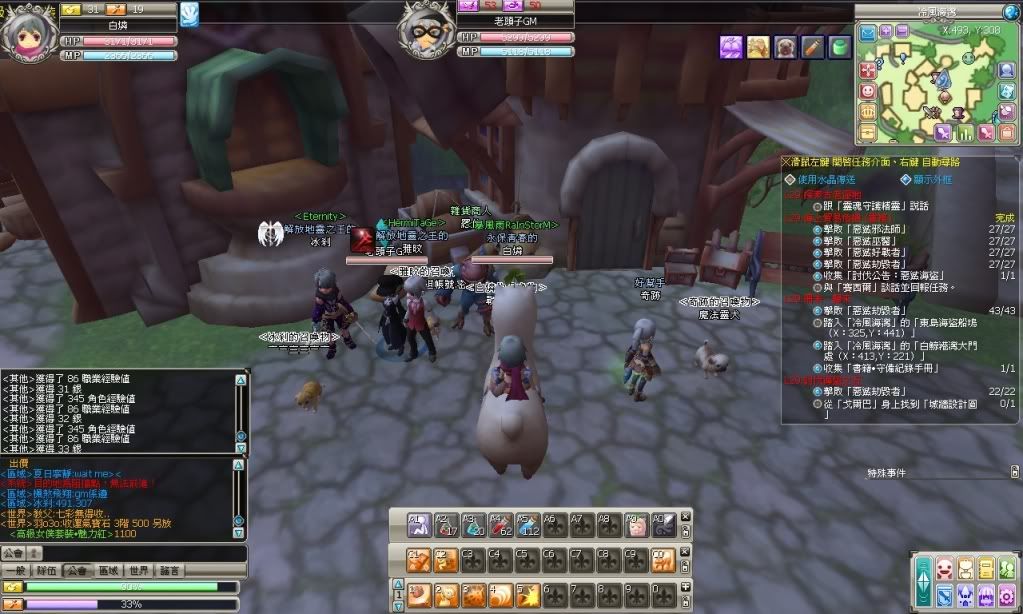1023x614 pixels.
Task: Toggle the 顯示外框 option
Action: pos(906,179)
